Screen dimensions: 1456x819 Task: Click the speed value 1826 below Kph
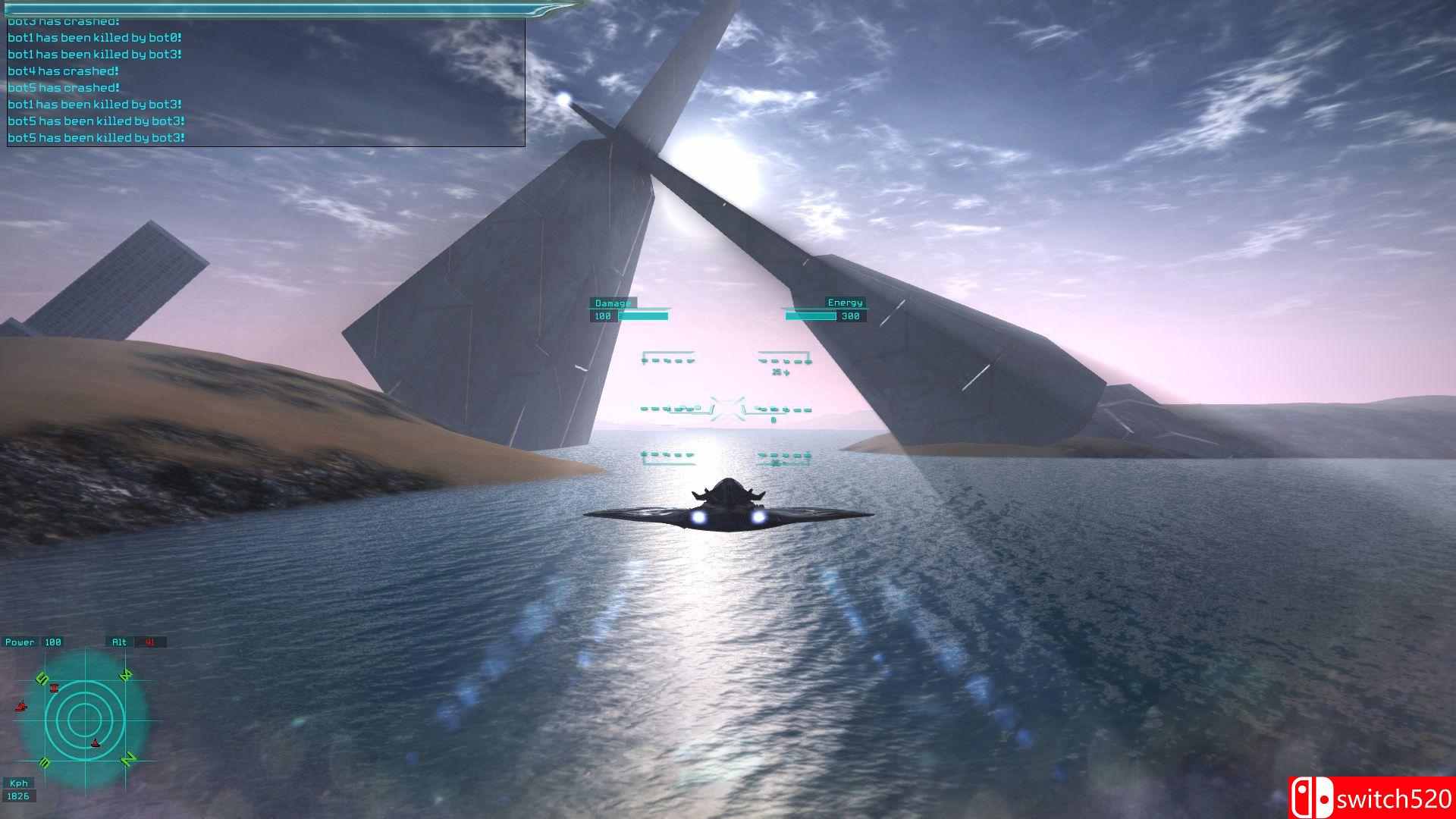point(17,796)
